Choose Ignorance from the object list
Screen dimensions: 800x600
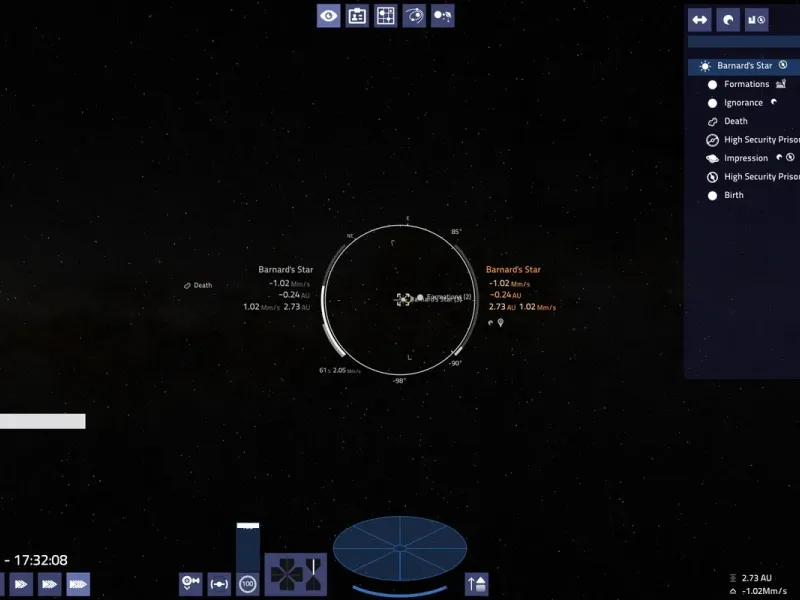[x=743, y=103]
